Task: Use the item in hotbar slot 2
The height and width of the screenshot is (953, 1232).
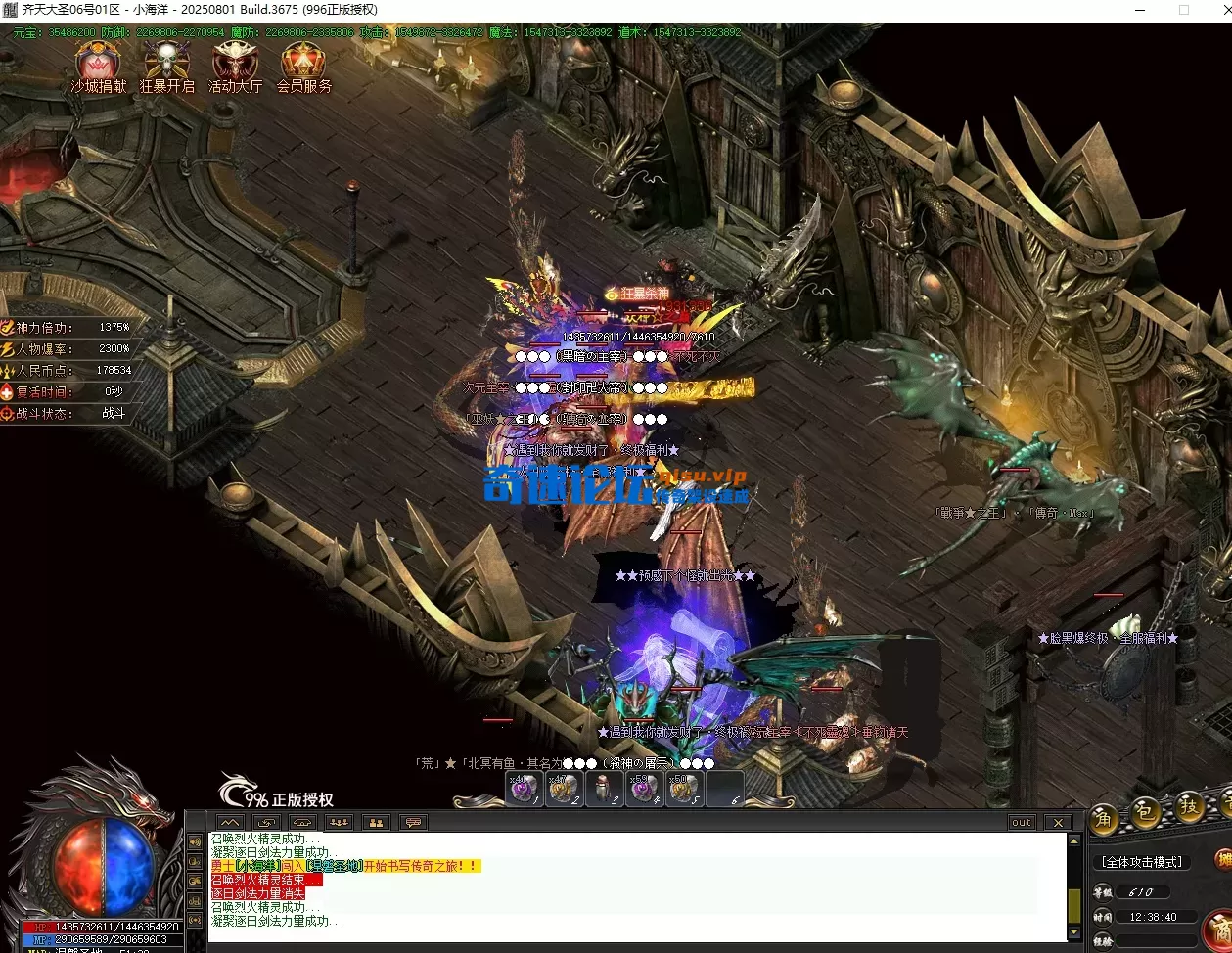Action: point(564,788)
